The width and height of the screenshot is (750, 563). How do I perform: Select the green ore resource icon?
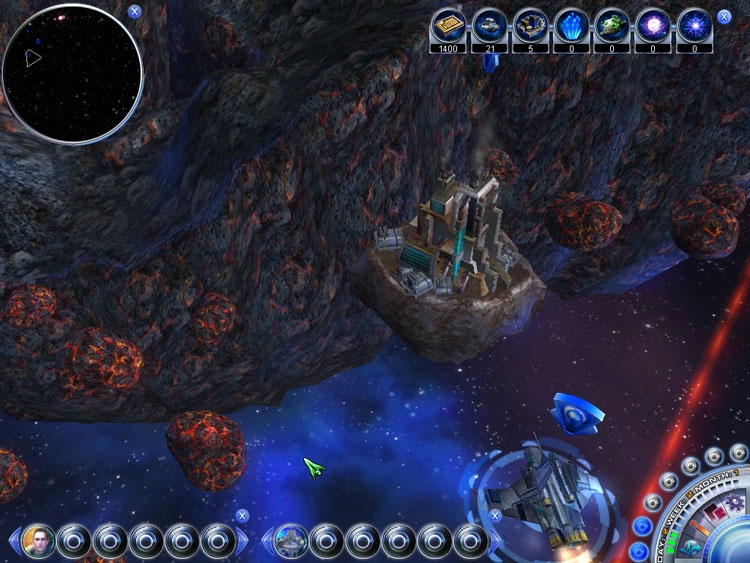tap(612, 25)
